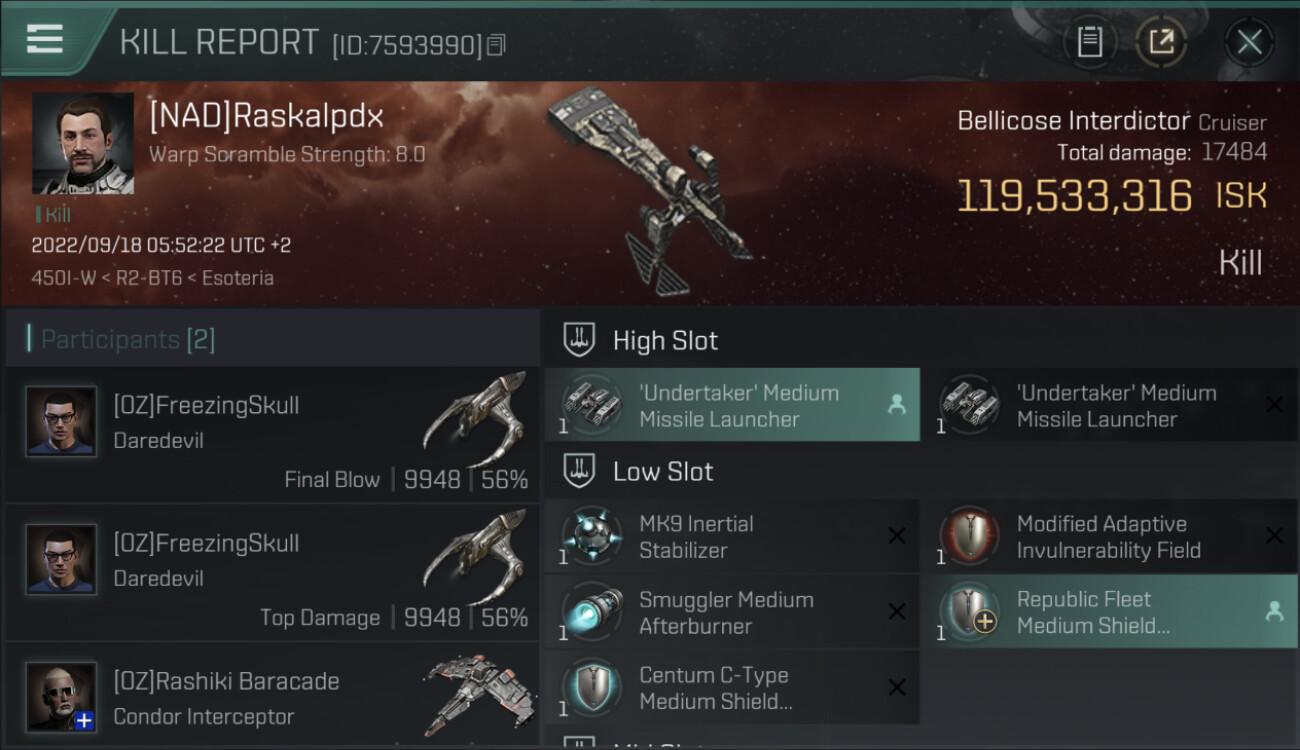Screen dimensions: 1300x750
Task: Select FreezingSkull's Top Damage row
Action: coord(272,573)
